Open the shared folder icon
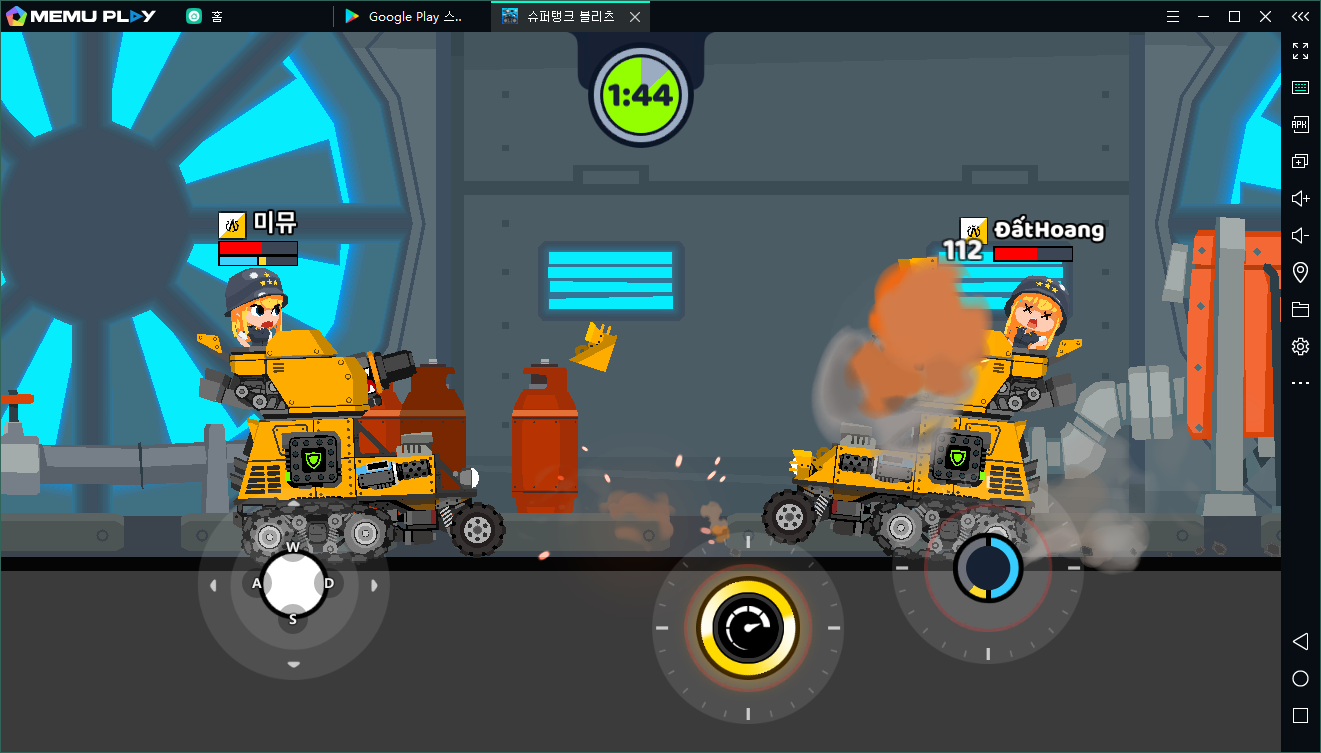The image size is (1321, 753). coord(1300,310)
